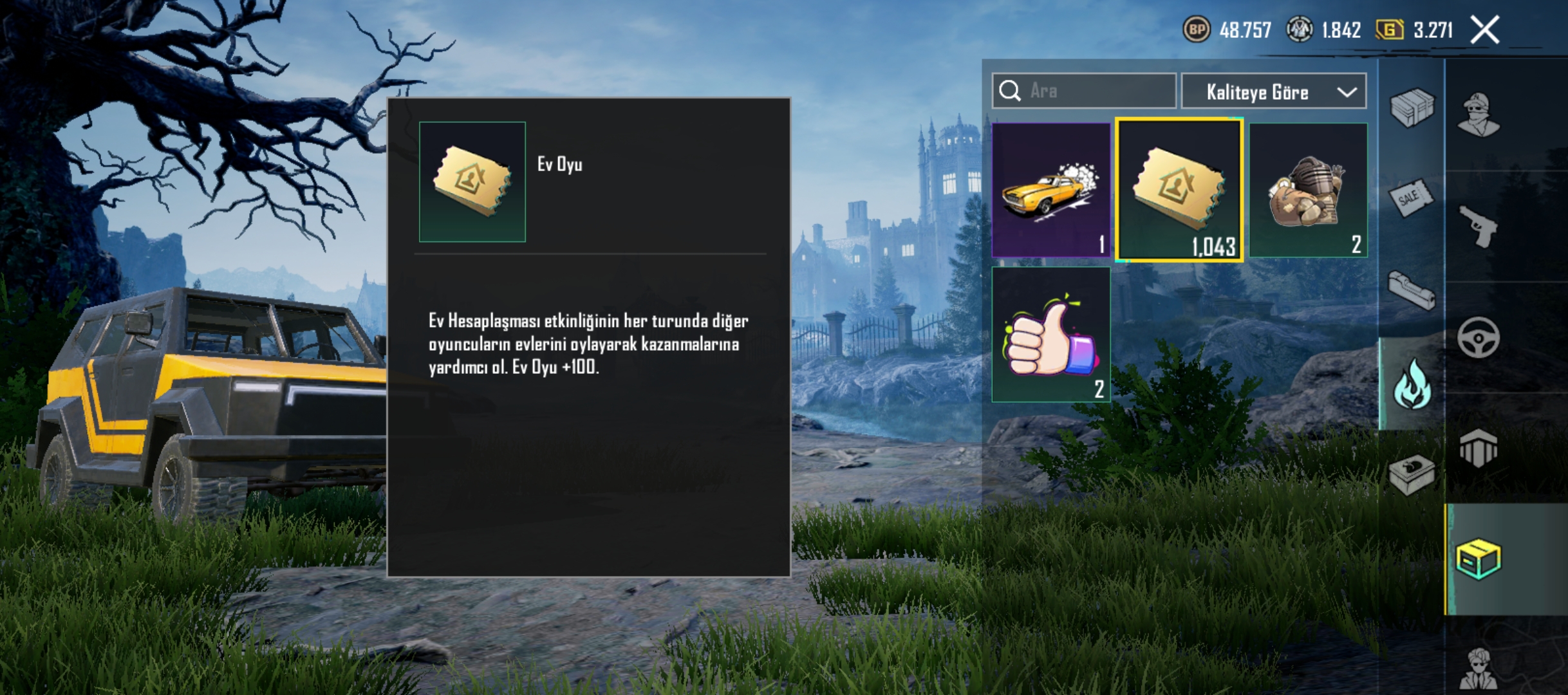
Task: Select the helmet and backpack item slot
Action: tap(1308, 190)
